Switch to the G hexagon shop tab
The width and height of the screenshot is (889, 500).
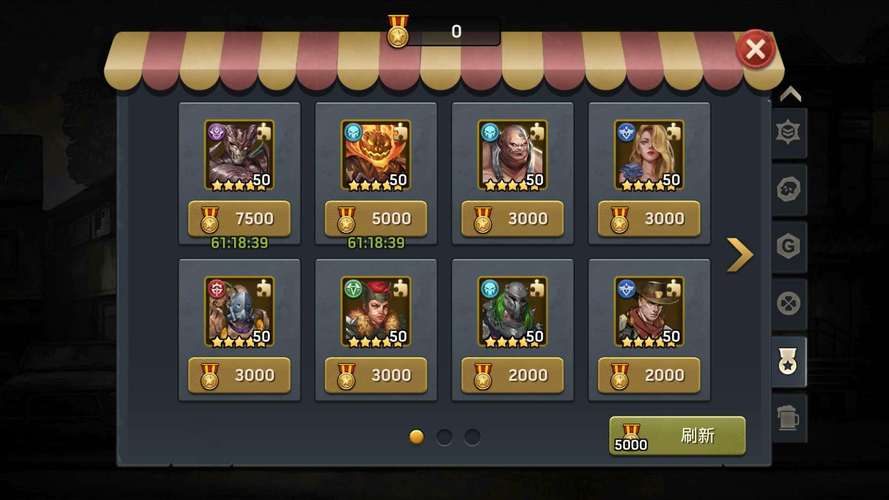789,246
